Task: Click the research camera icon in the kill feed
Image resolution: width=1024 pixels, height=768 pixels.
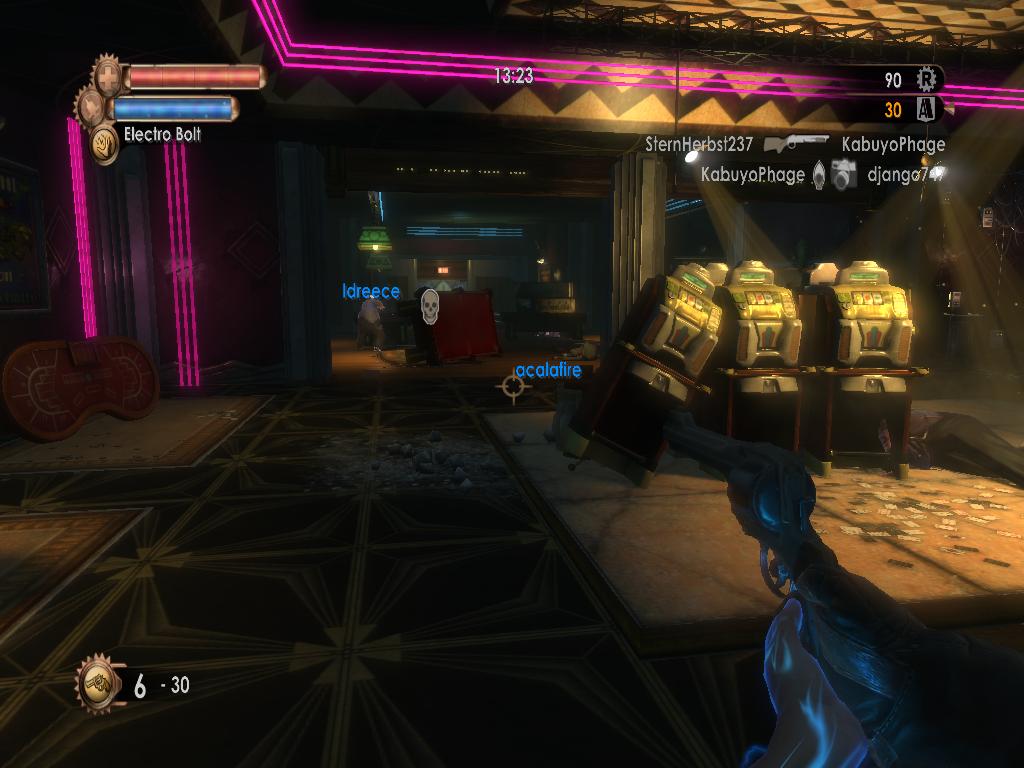Action: [845, 175]
